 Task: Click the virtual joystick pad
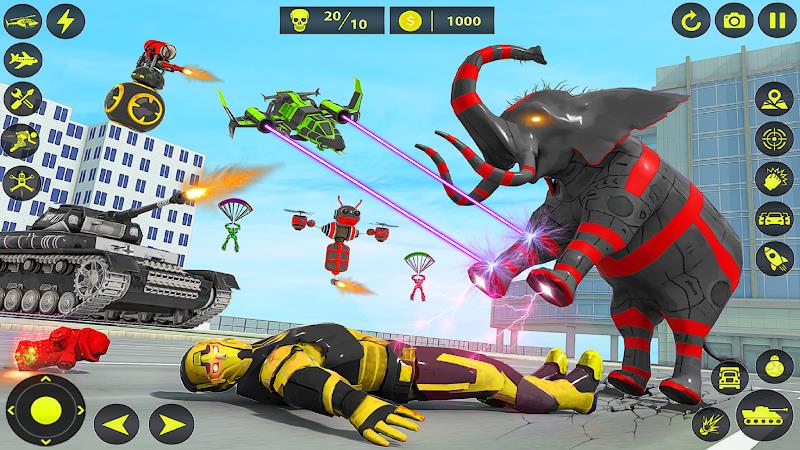coord(45,408)
